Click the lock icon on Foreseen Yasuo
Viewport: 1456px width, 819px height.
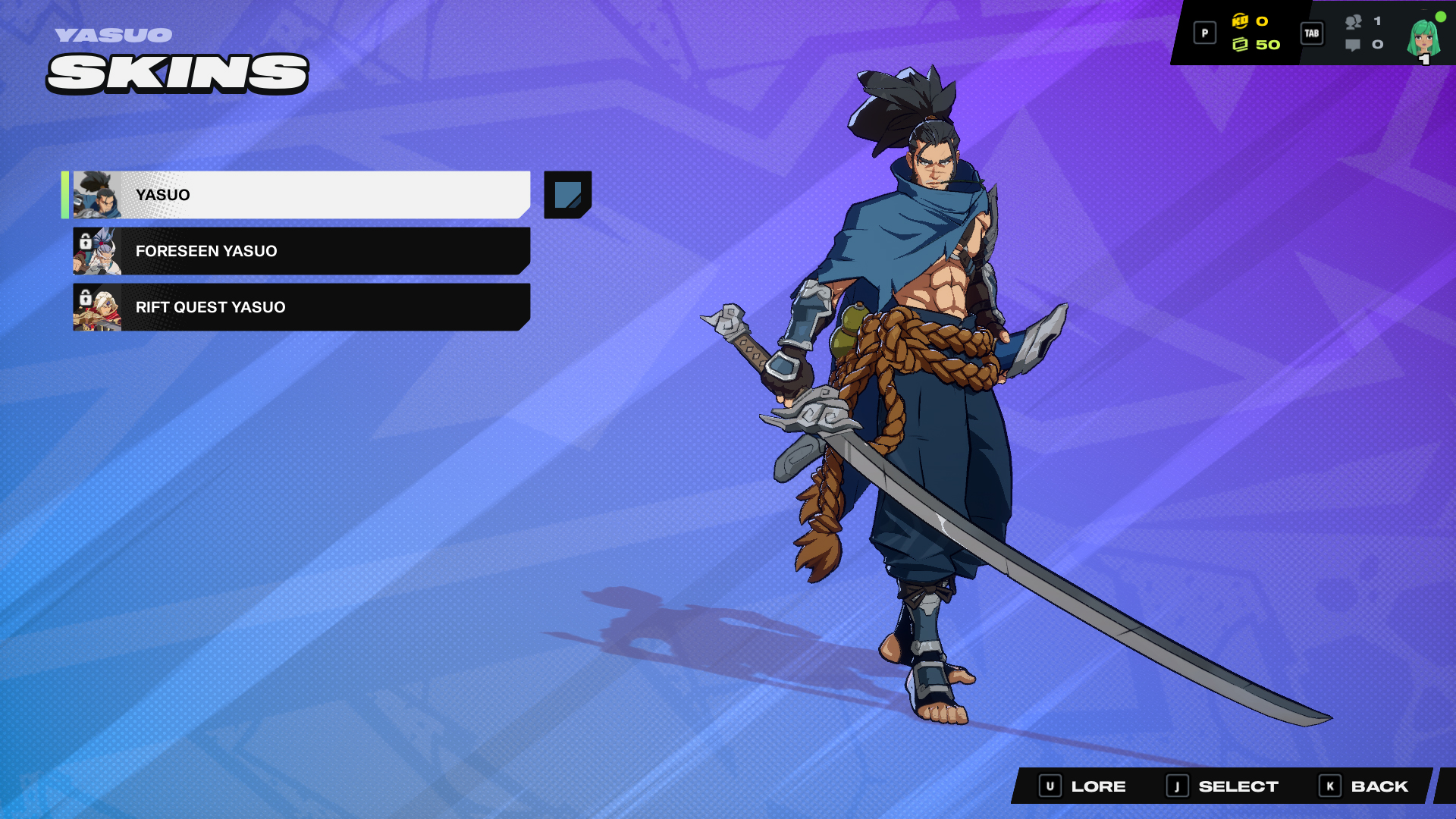86,241
